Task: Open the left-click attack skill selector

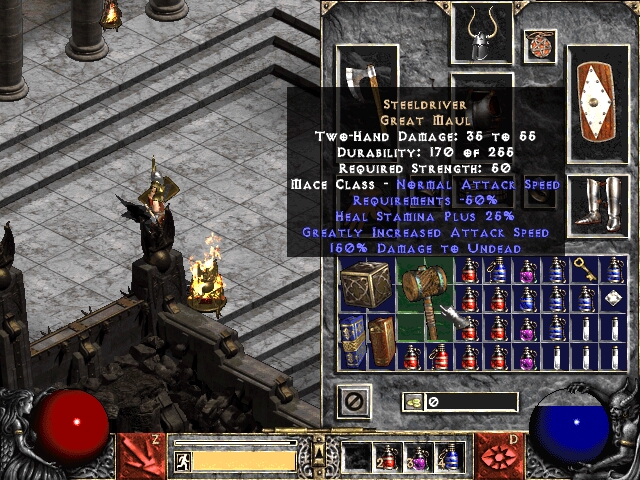Action: (x=138, y=453)
